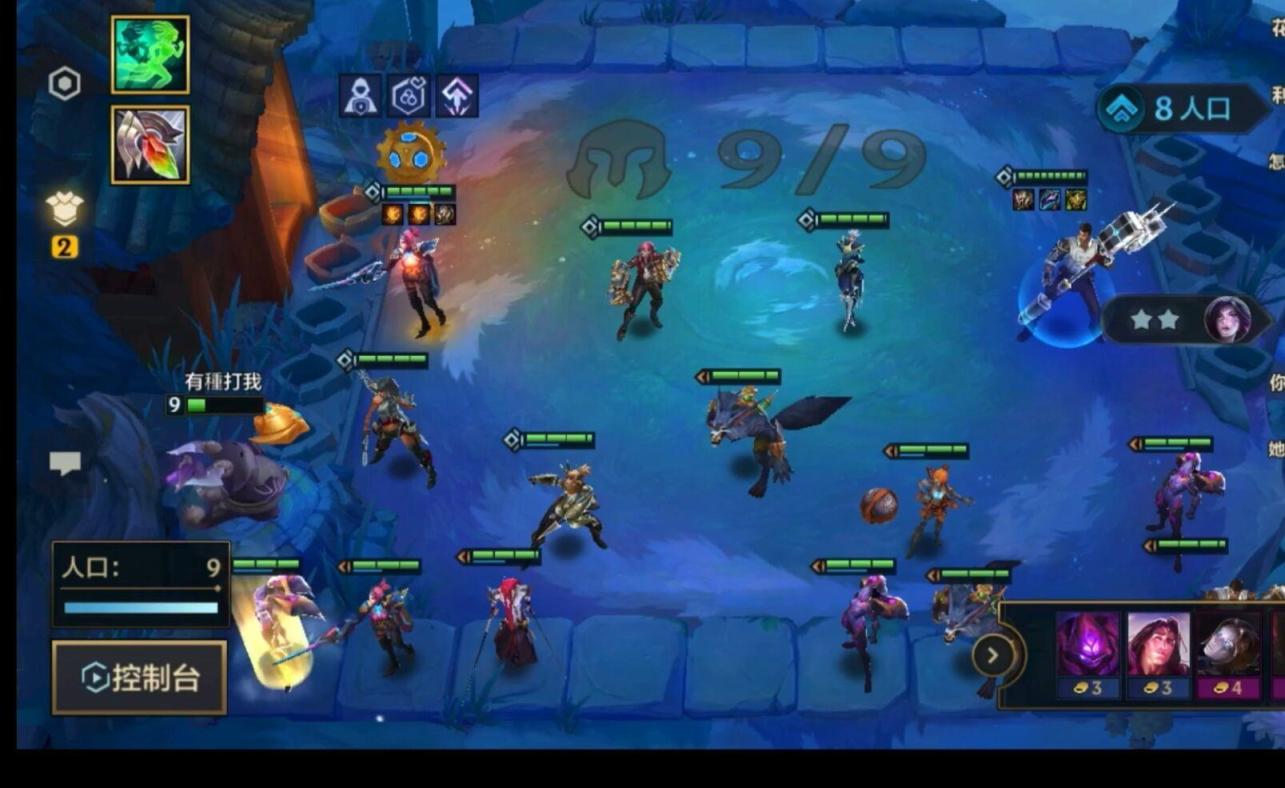This screenshot has width=1285, height=788.
Task: Click the hooded figure trait icon
Action: [x=361, y=96]
